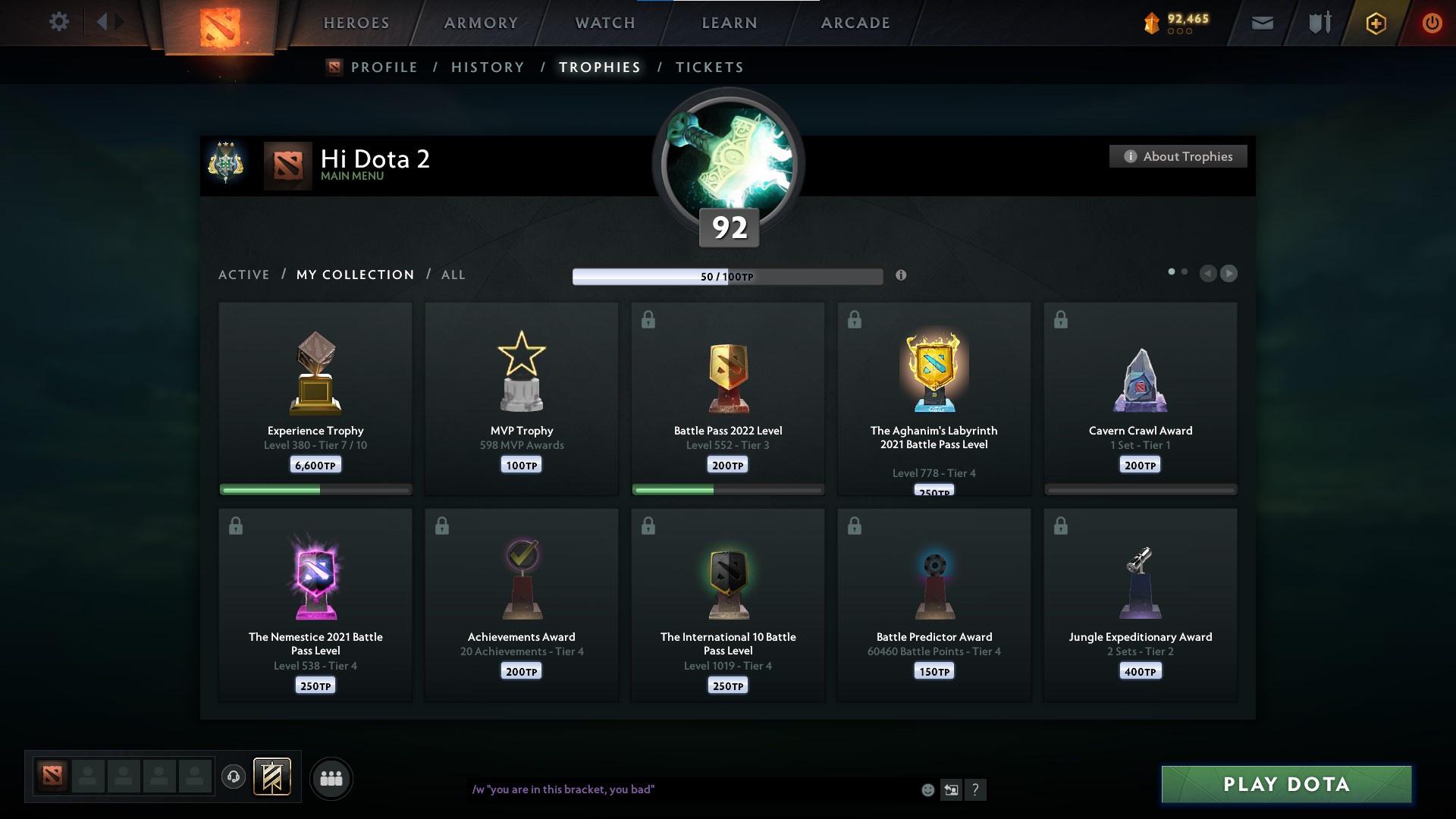Select the ACTIVE collection filter
This screenshot has height=819, width=1456.
(x=243, y=275)
